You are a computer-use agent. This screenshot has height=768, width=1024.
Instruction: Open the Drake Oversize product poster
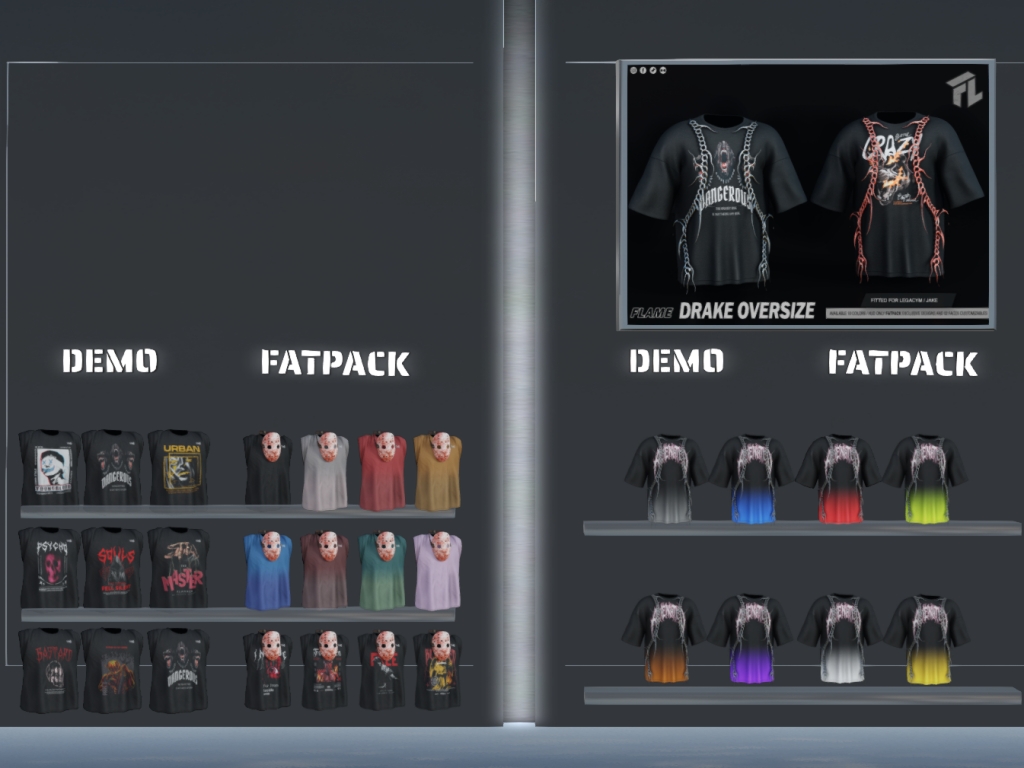point(806,194)
